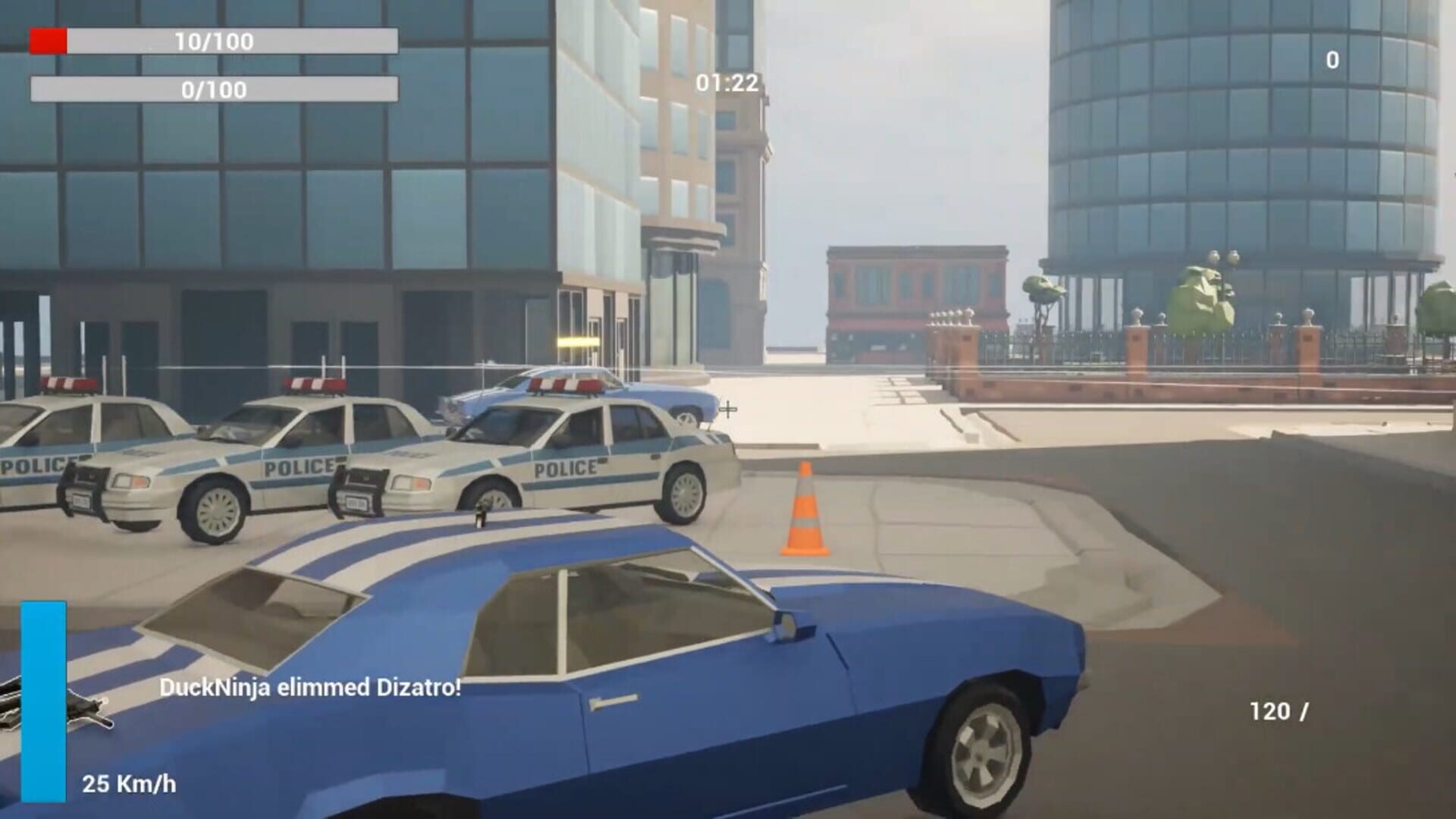The width and height of the screenshot is (1456, 819).
Task: Toggle the health bar showing 10/100
Action: [x=212, y=42]
